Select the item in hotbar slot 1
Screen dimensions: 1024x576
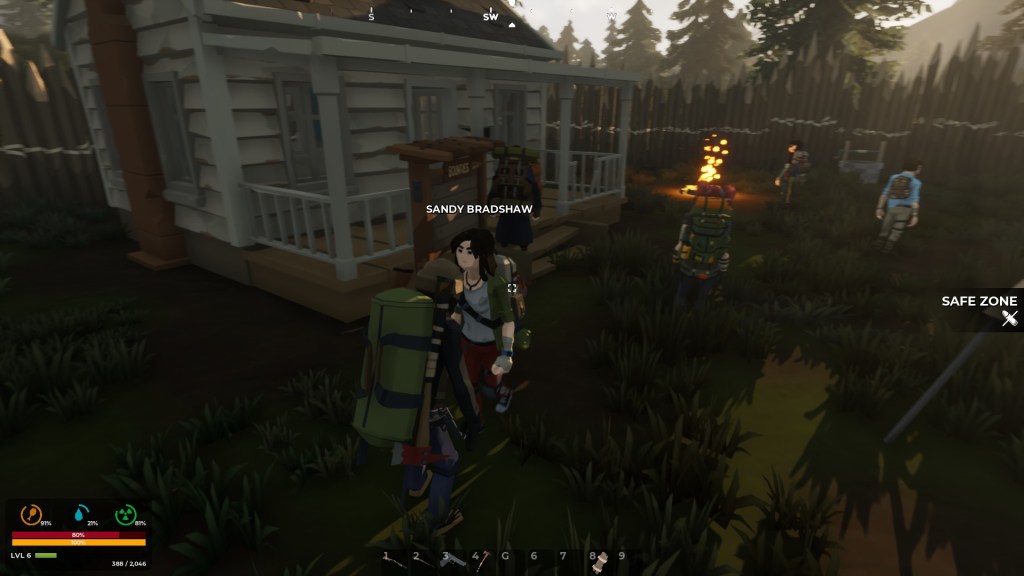coord(394,560)
